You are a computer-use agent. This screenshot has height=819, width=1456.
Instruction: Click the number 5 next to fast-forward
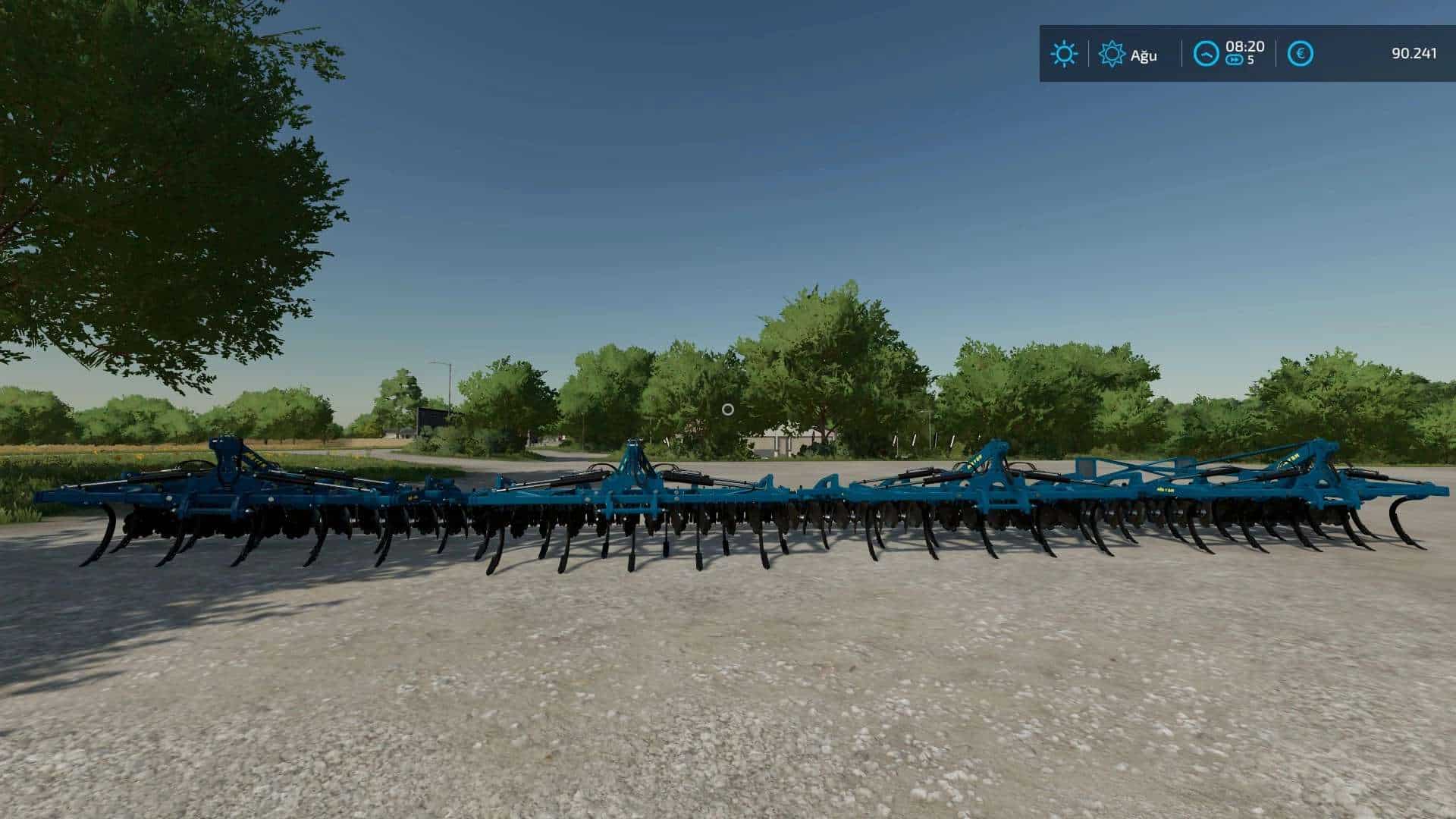click(x=1251, y=59)
